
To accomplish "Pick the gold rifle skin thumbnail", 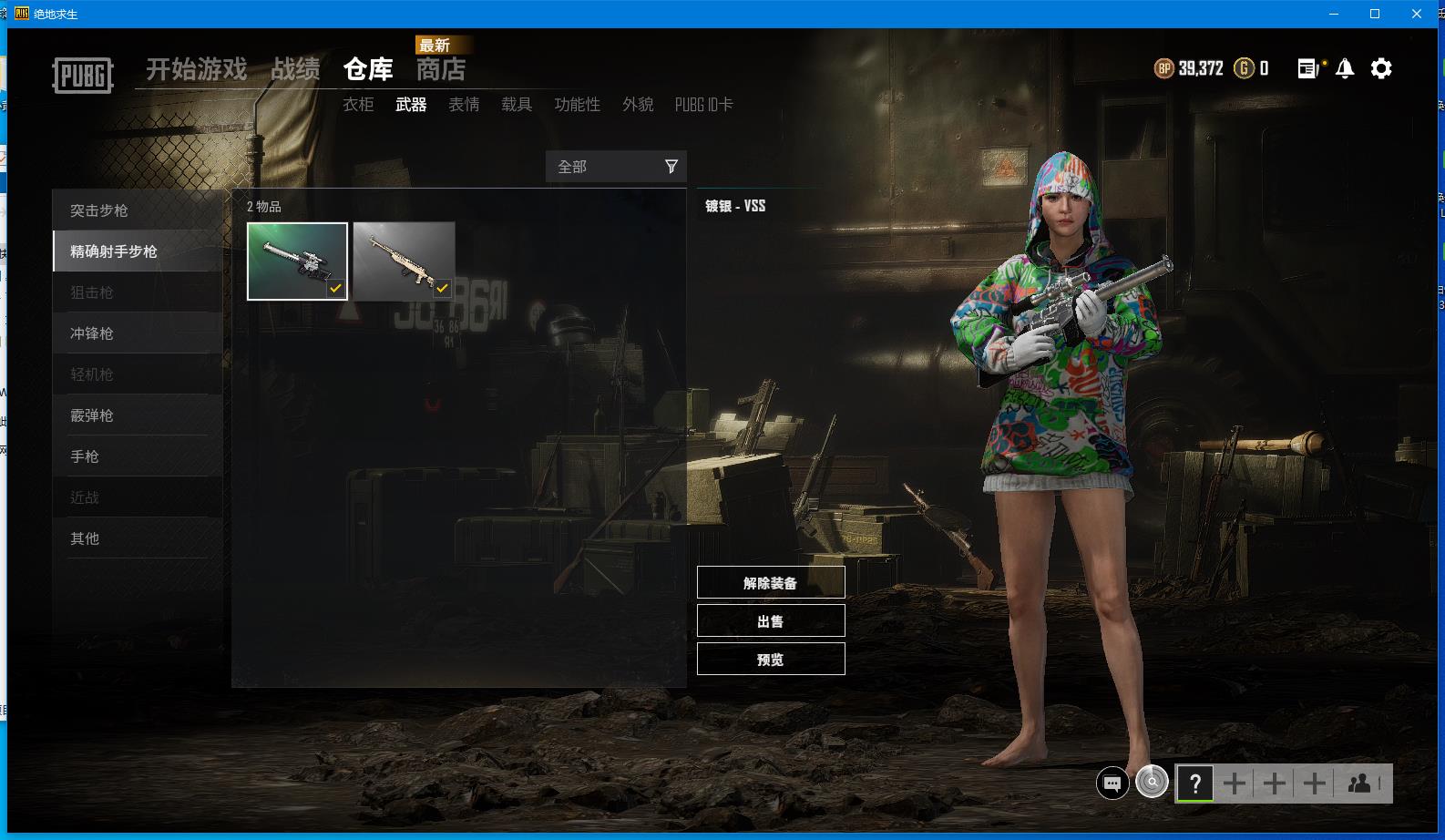I will tap(404, 261).
